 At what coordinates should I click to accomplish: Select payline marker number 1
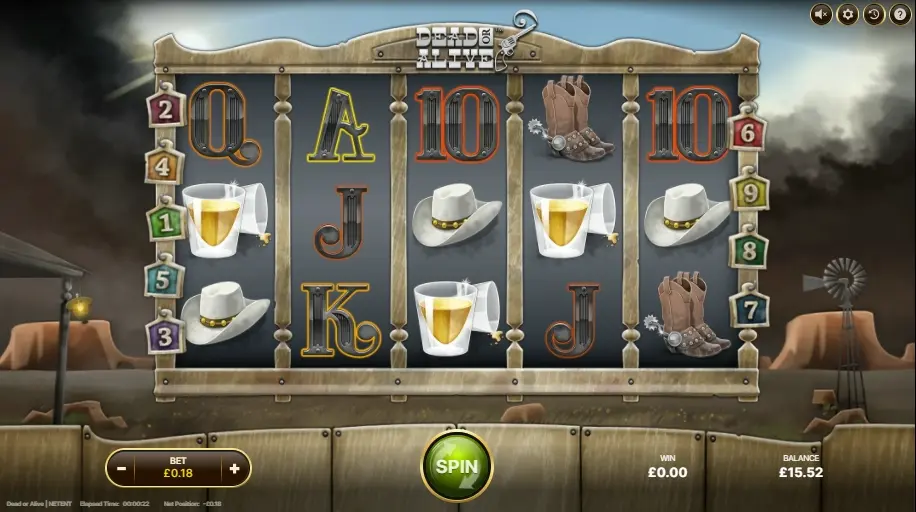click(x=165, y=222)
